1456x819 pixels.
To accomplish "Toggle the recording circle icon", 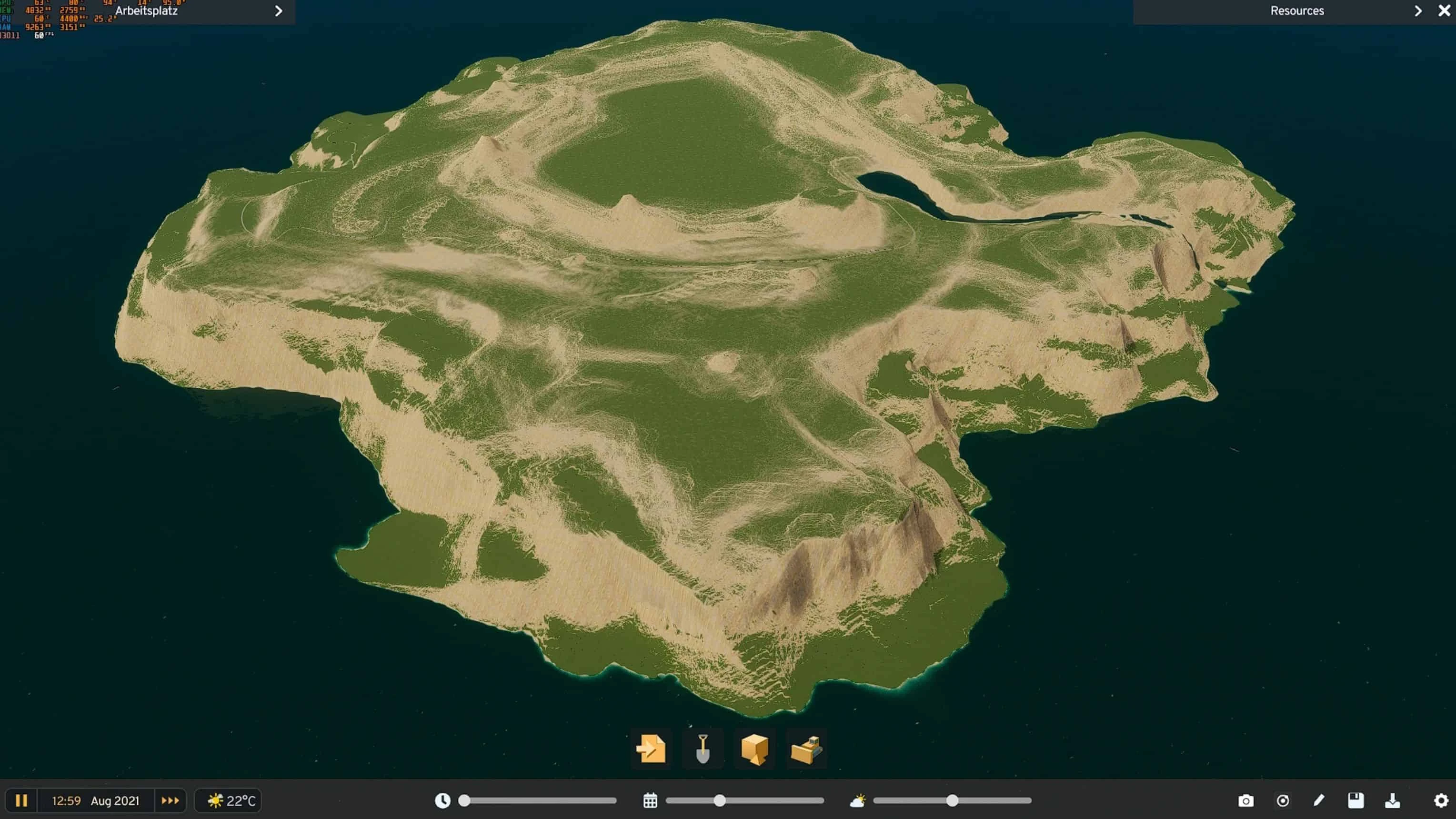I will (1283, 800).
